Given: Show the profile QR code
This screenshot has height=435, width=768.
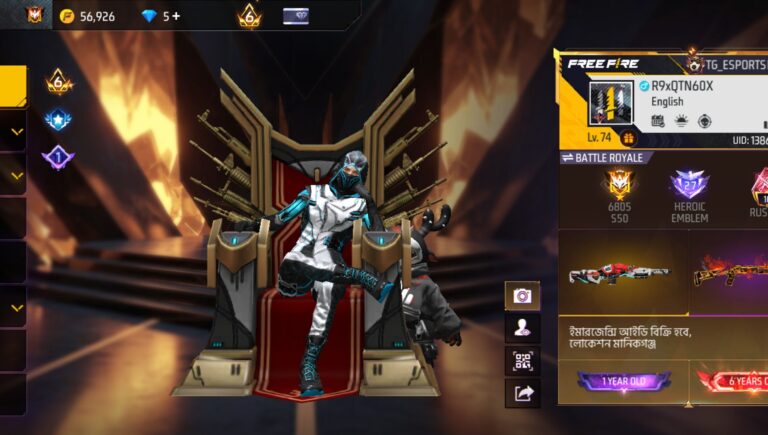Looking at the screenshot, I should tap(522, 360).
